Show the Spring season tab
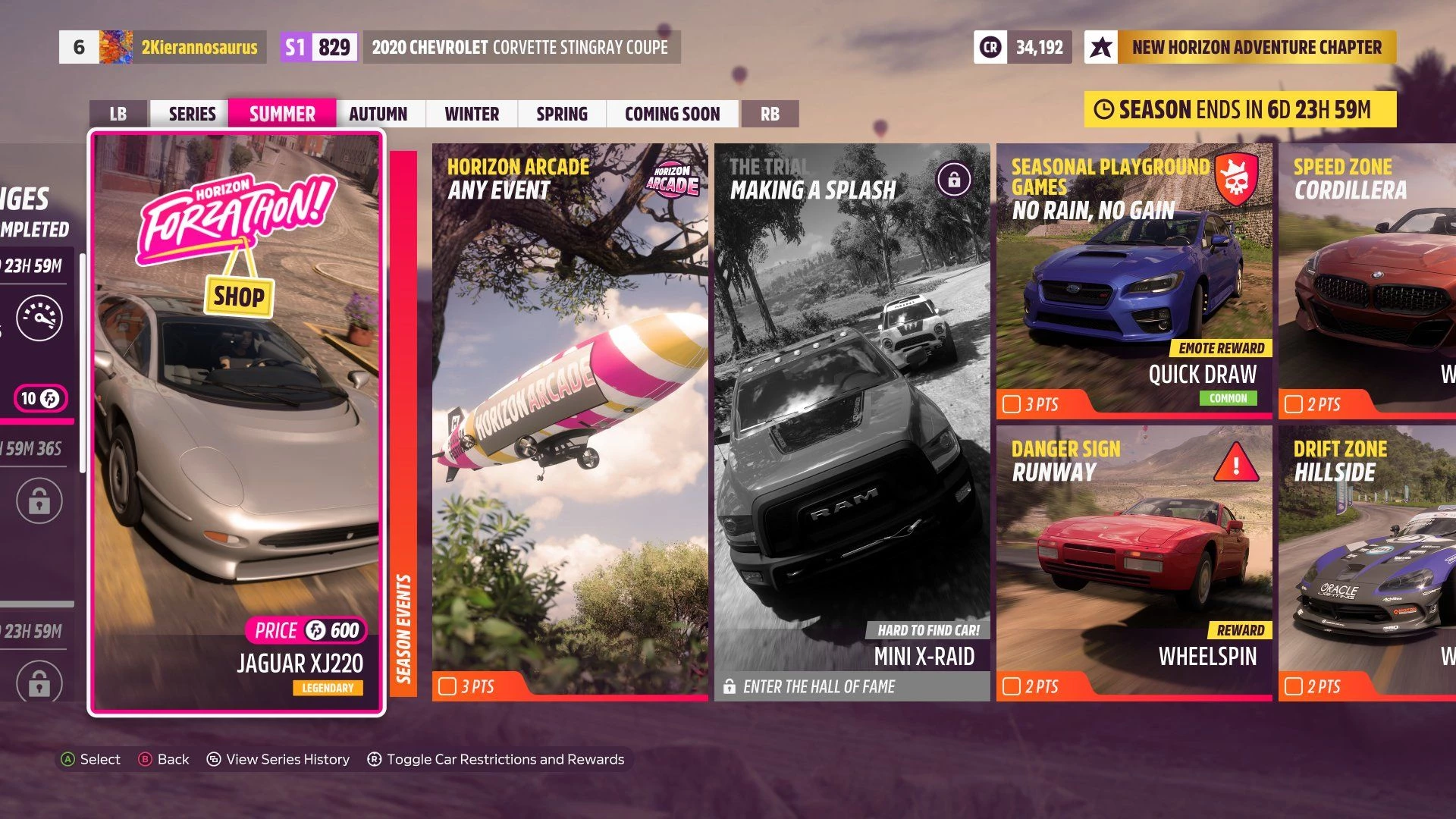The width and height of the screenshot is (1456, 819). tap(562, 114)
